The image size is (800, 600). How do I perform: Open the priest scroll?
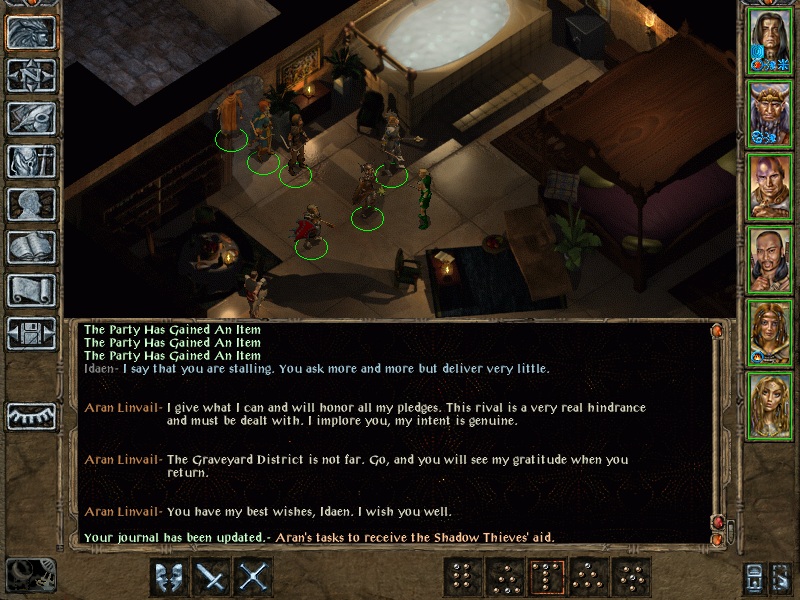tap(31, 290)
